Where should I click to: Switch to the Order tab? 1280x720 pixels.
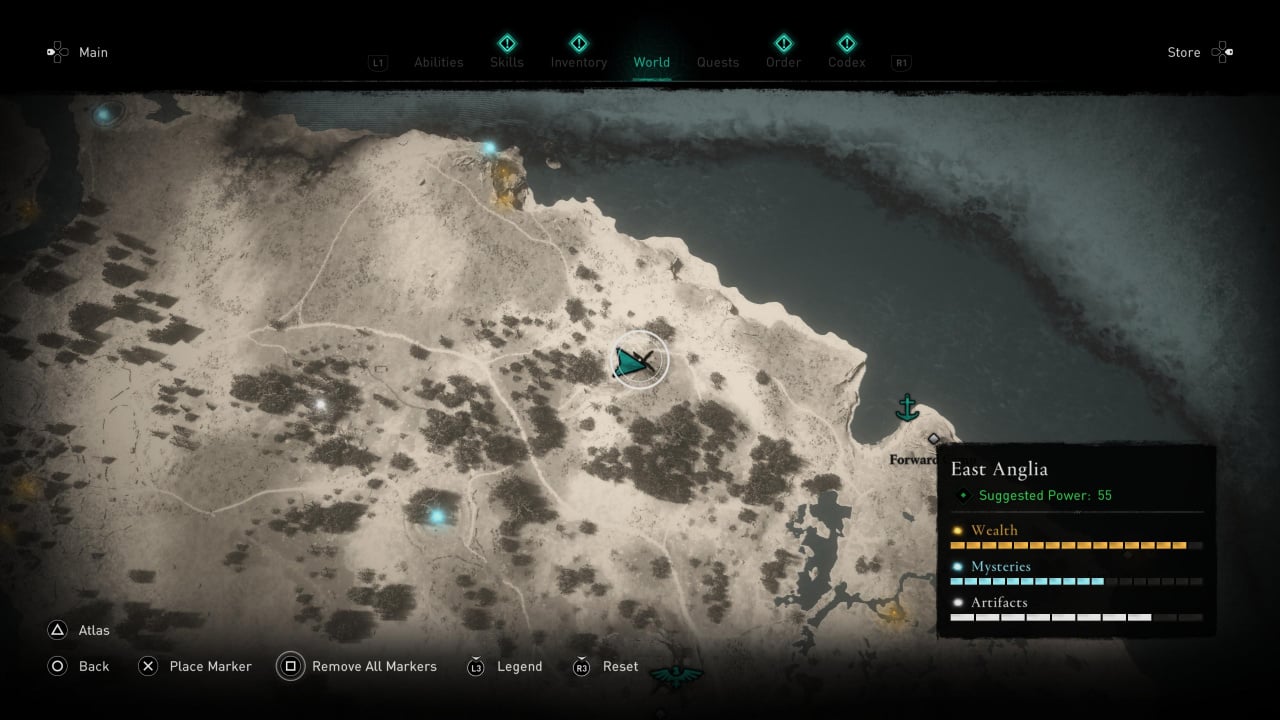(784, 62)
